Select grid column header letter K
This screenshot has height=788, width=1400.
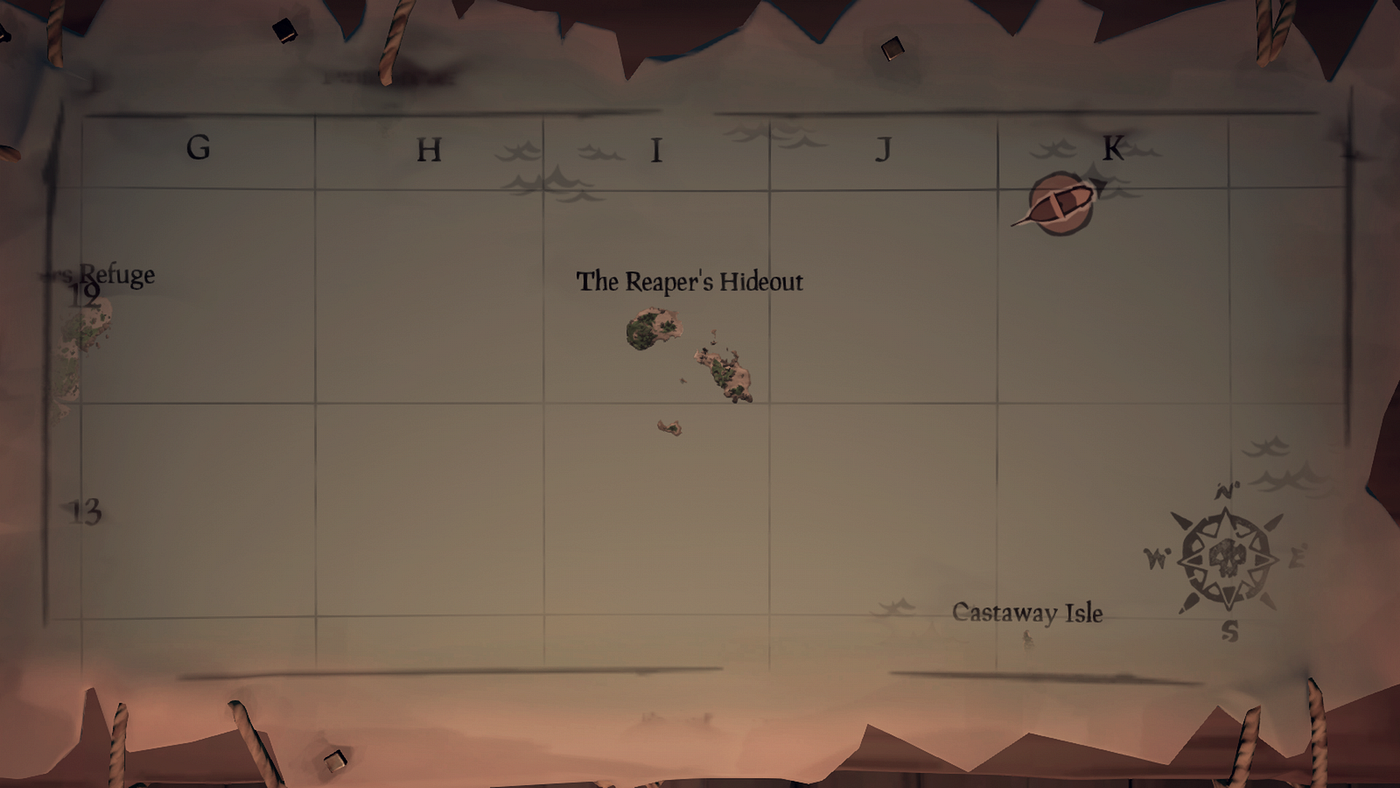(1113, 146)
